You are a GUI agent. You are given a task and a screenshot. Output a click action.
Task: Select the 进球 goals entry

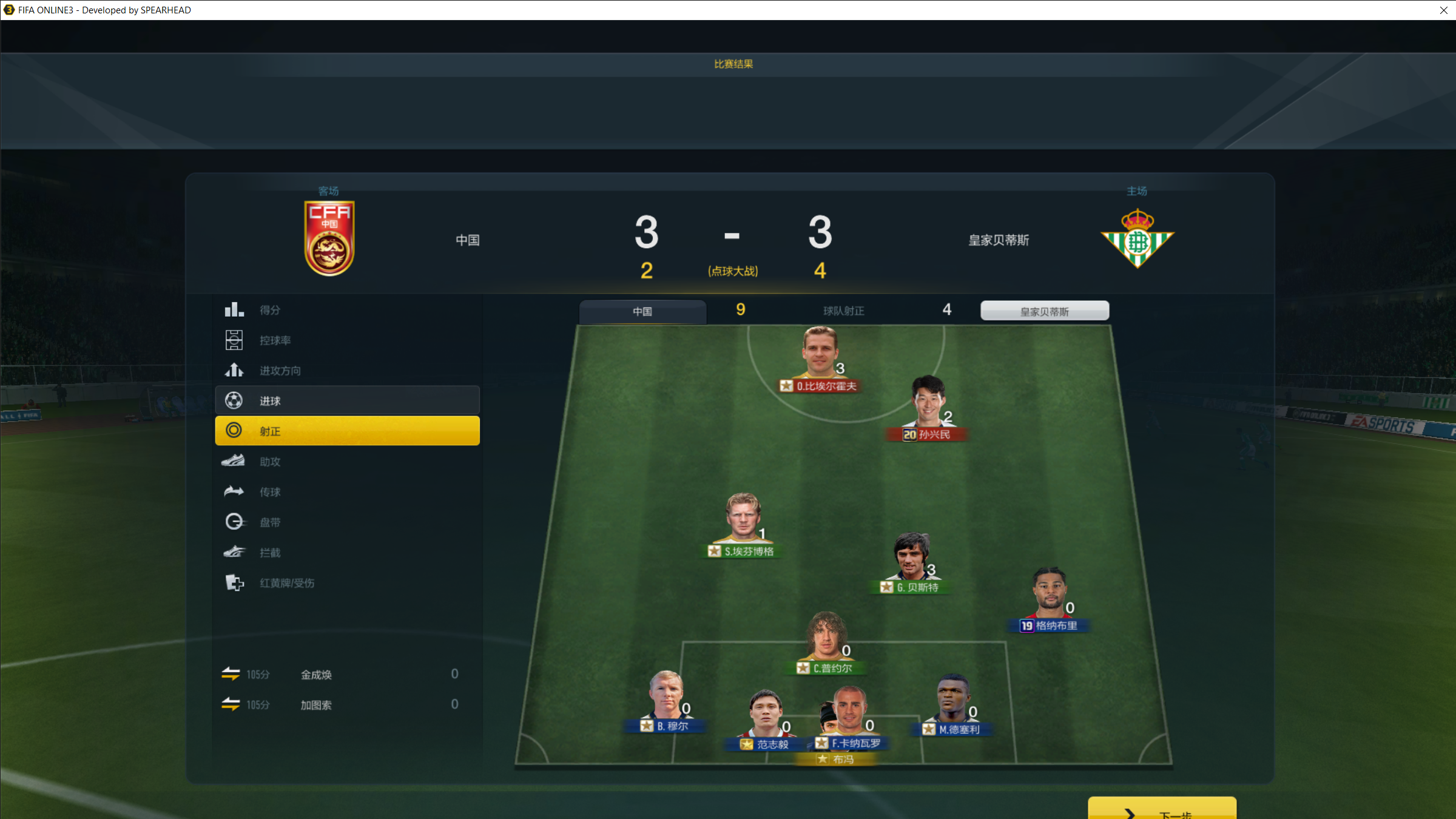click(x=347, y=401)
